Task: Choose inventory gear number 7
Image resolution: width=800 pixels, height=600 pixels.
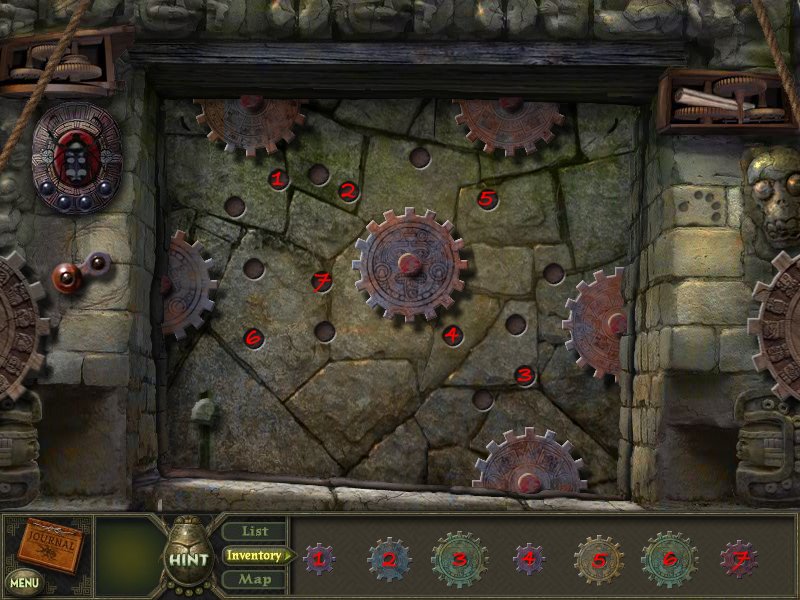Action: pos(739,559)
